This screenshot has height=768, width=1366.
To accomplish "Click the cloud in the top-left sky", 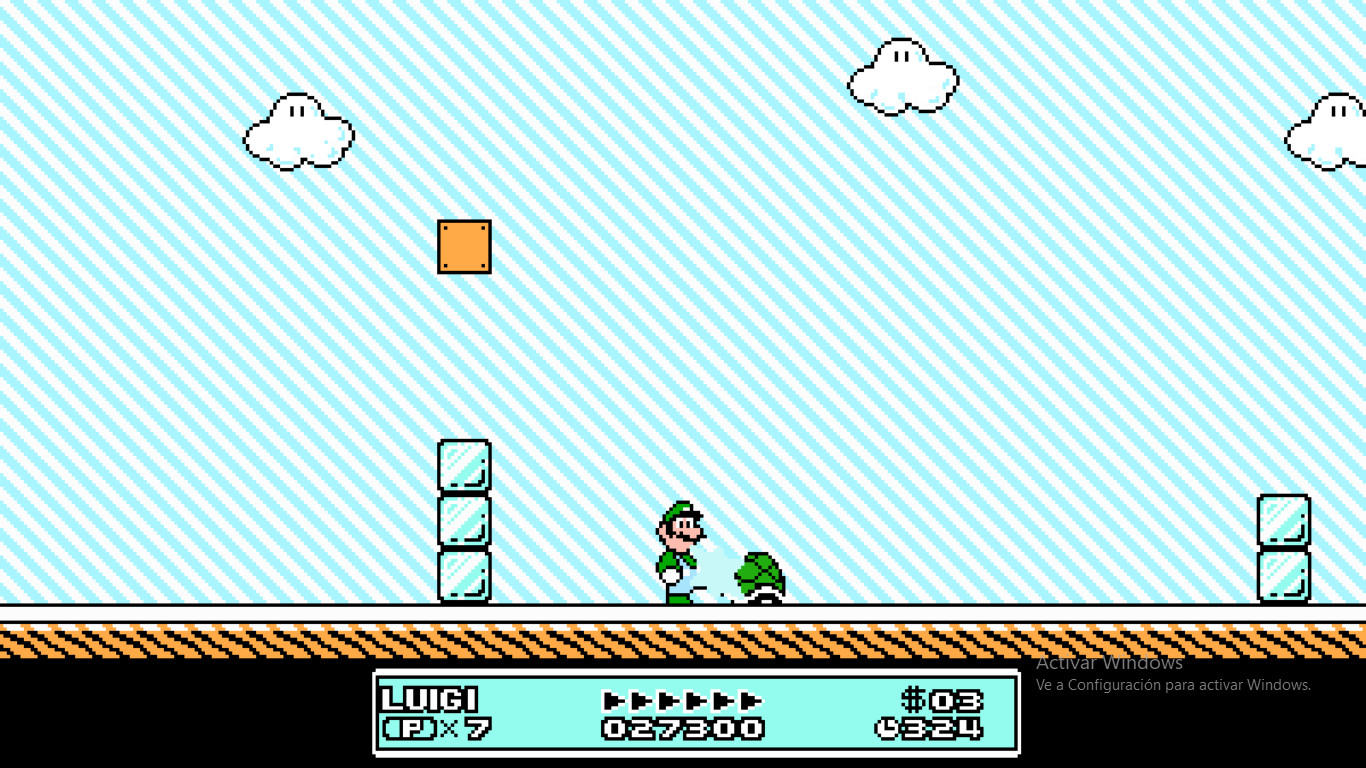I will 297,133.
